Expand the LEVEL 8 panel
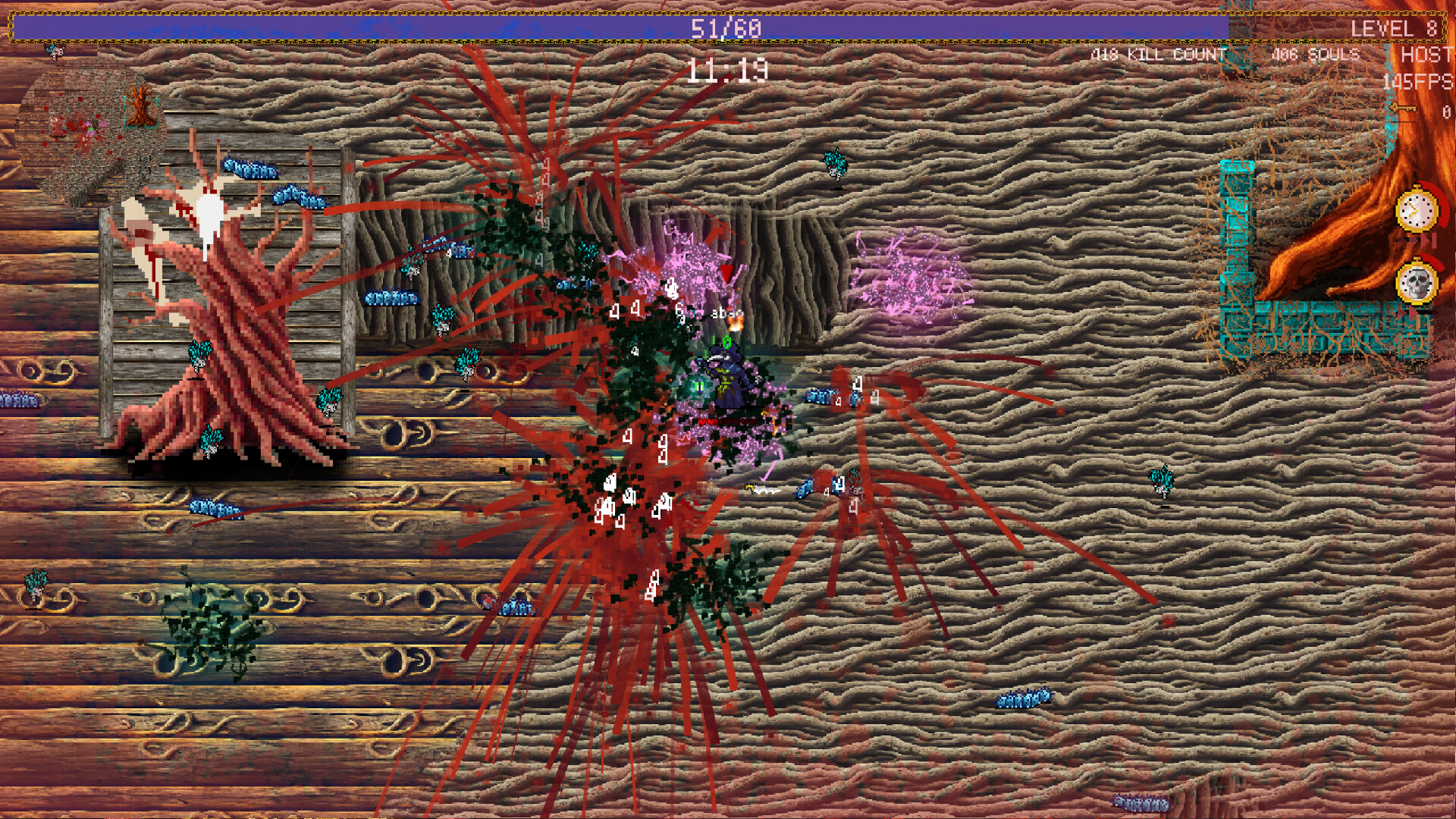The height and width of the screenshot is (819, 1456). click(1397, 30)
